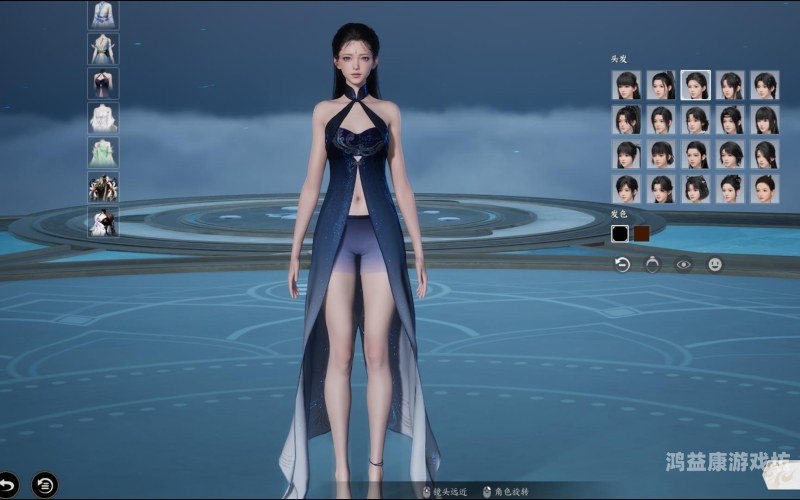Choose the pale green robe outfit
Image resolution: width=800 pixels, height=500 pixels.
pyautogui.click(x=103, y=152)
